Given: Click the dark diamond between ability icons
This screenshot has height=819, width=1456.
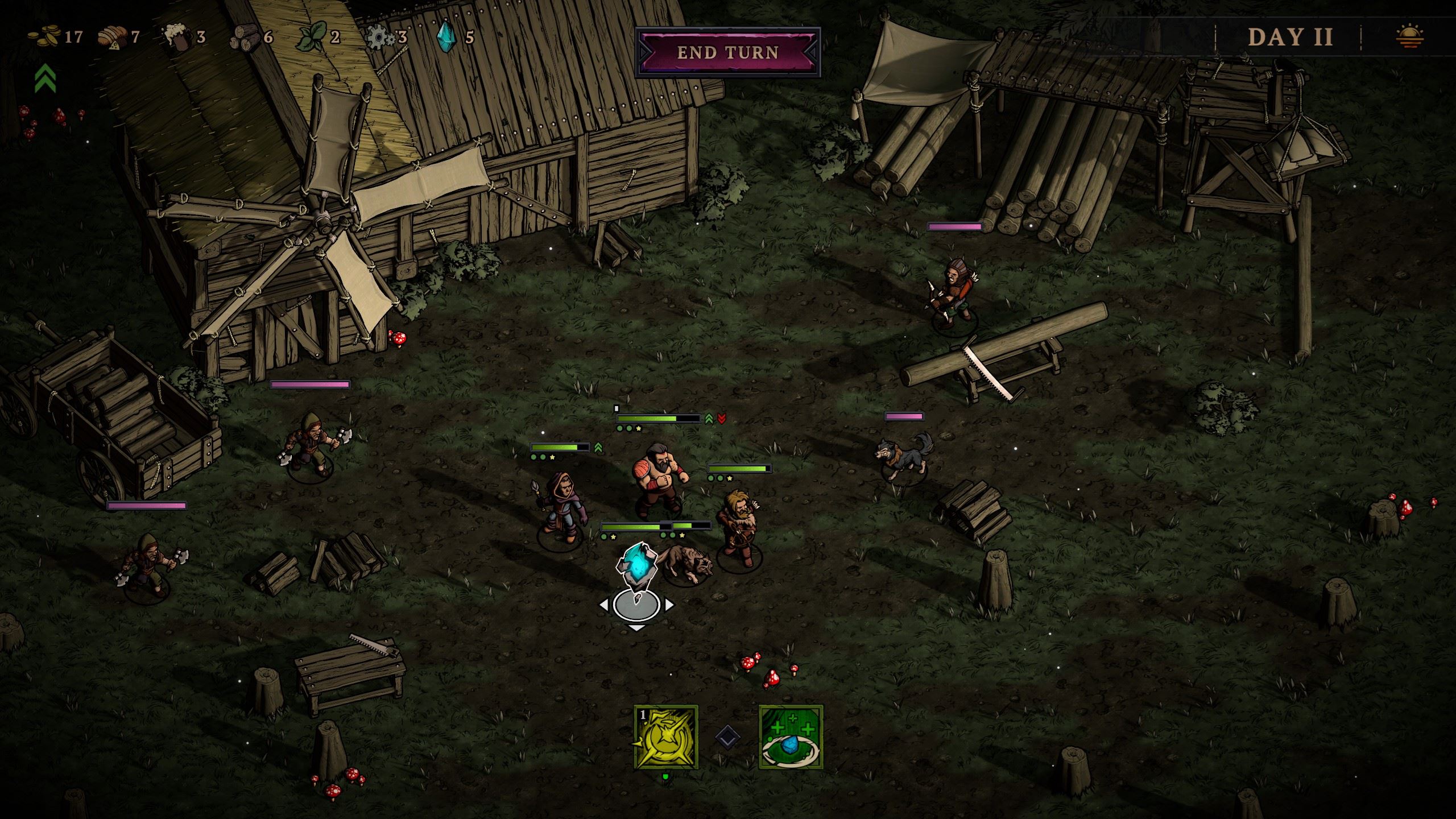Looking at the screenshot, I should pyautogui.click(x=728, y=738).
